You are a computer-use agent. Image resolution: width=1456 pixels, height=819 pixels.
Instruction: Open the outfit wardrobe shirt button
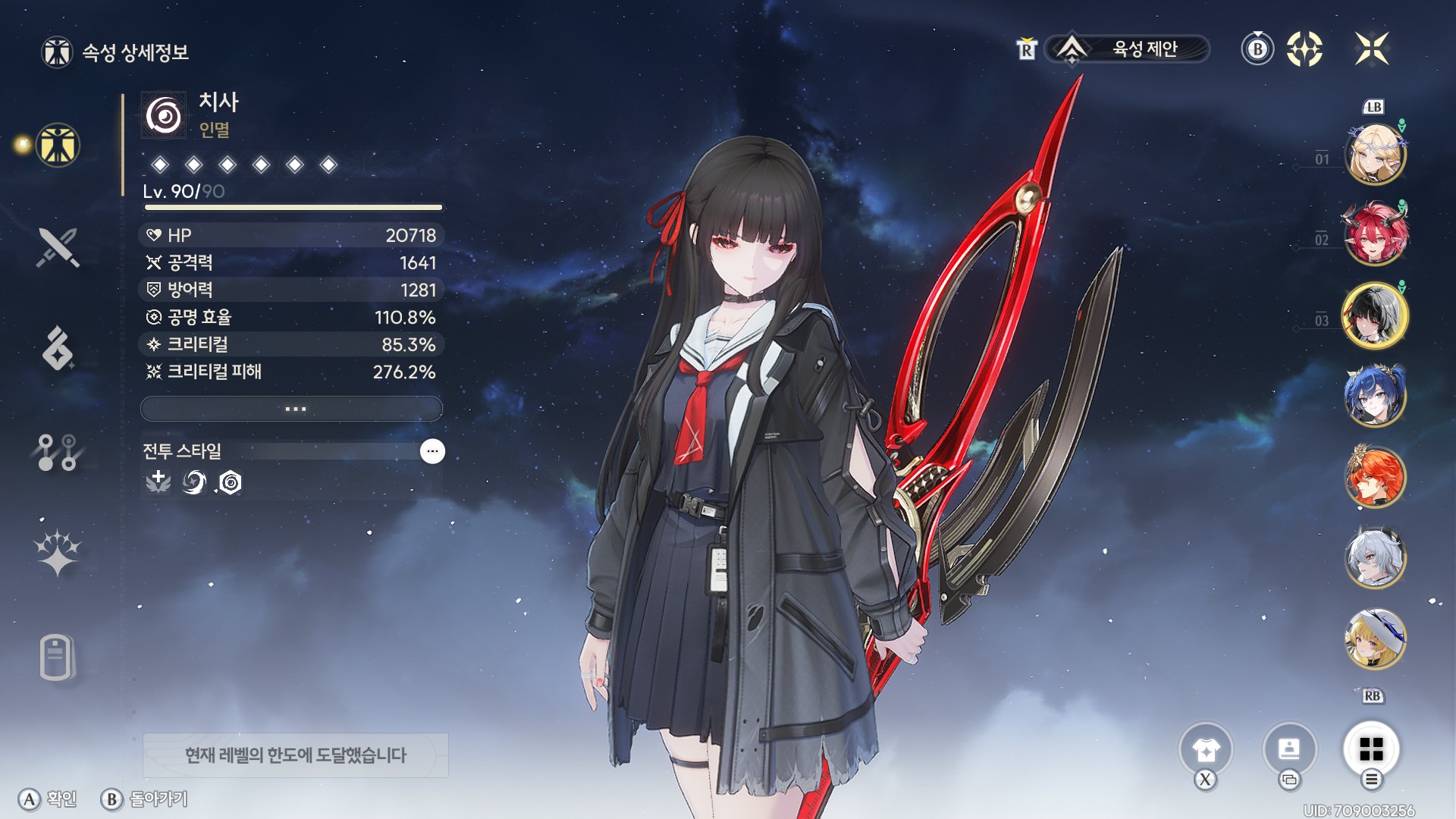coord(1206,750)
